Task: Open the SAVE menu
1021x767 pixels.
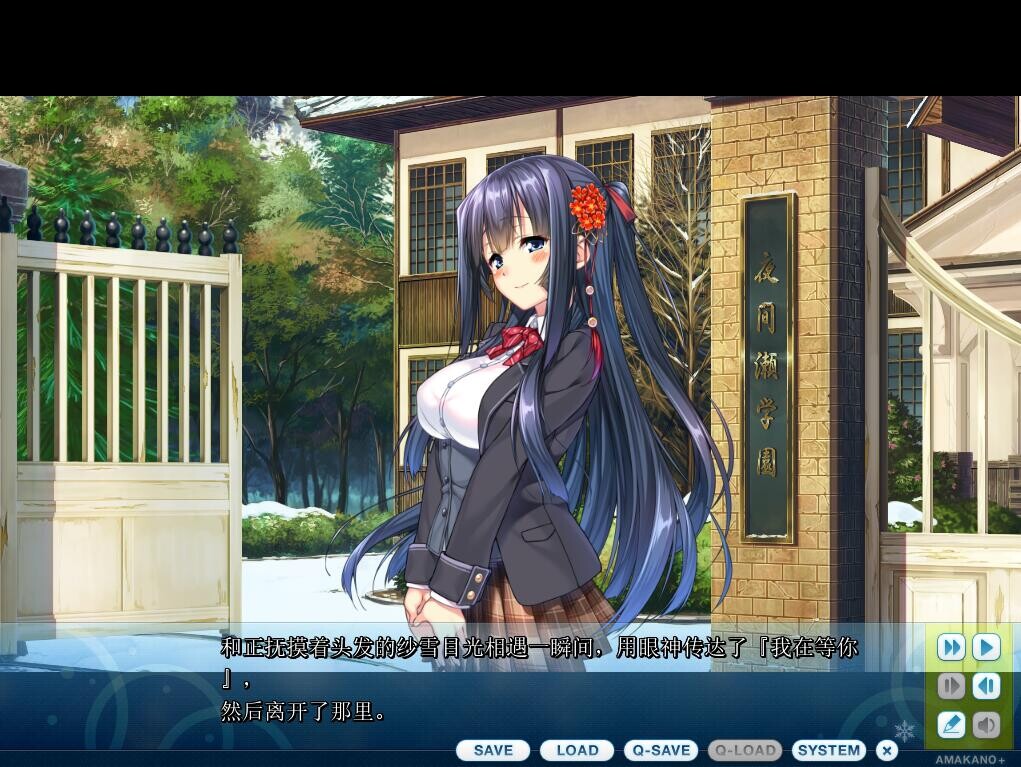Action: pos(493,750)
